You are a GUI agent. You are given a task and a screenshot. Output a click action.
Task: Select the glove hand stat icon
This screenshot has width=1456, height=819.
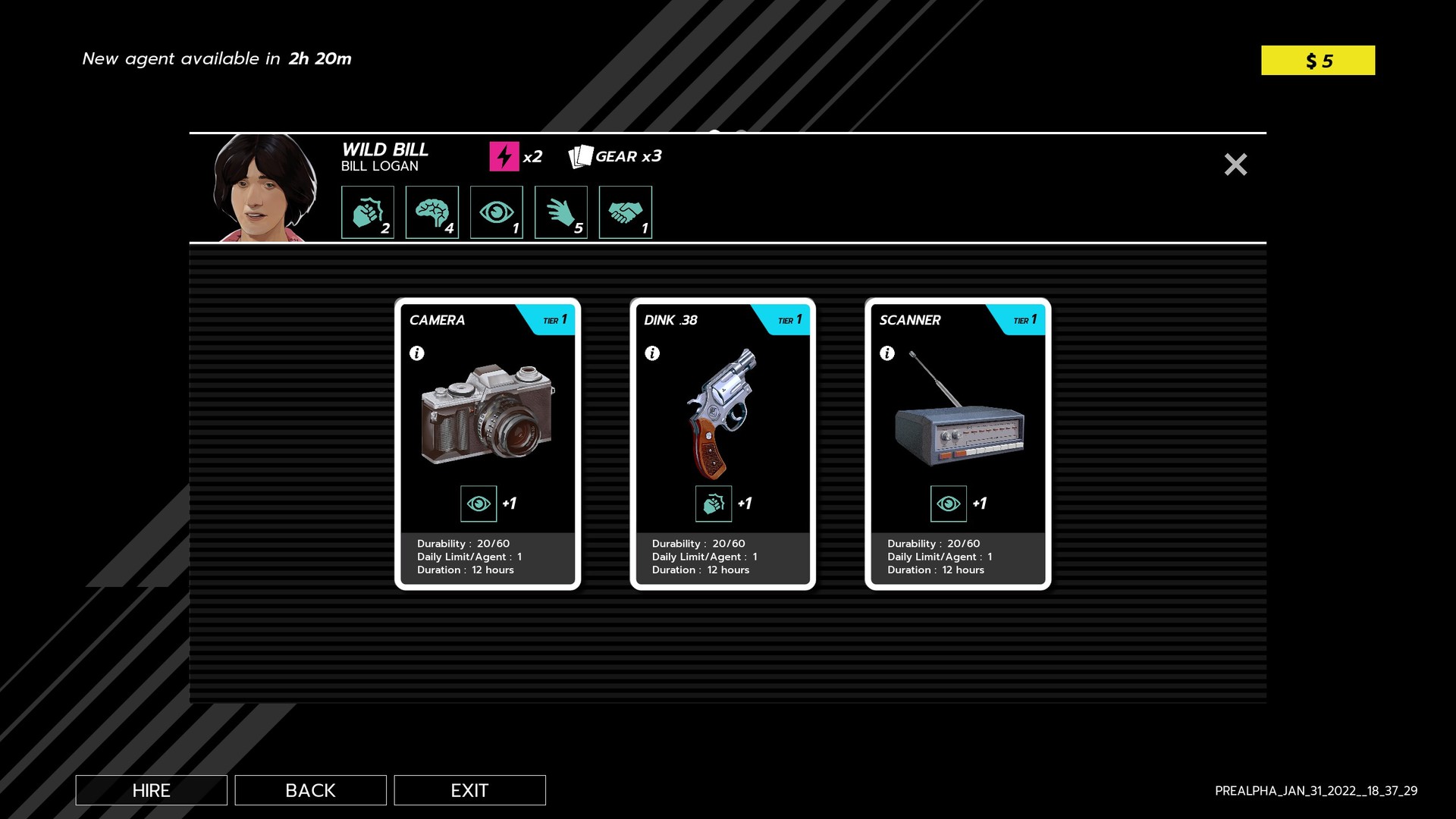coord(561,212)
